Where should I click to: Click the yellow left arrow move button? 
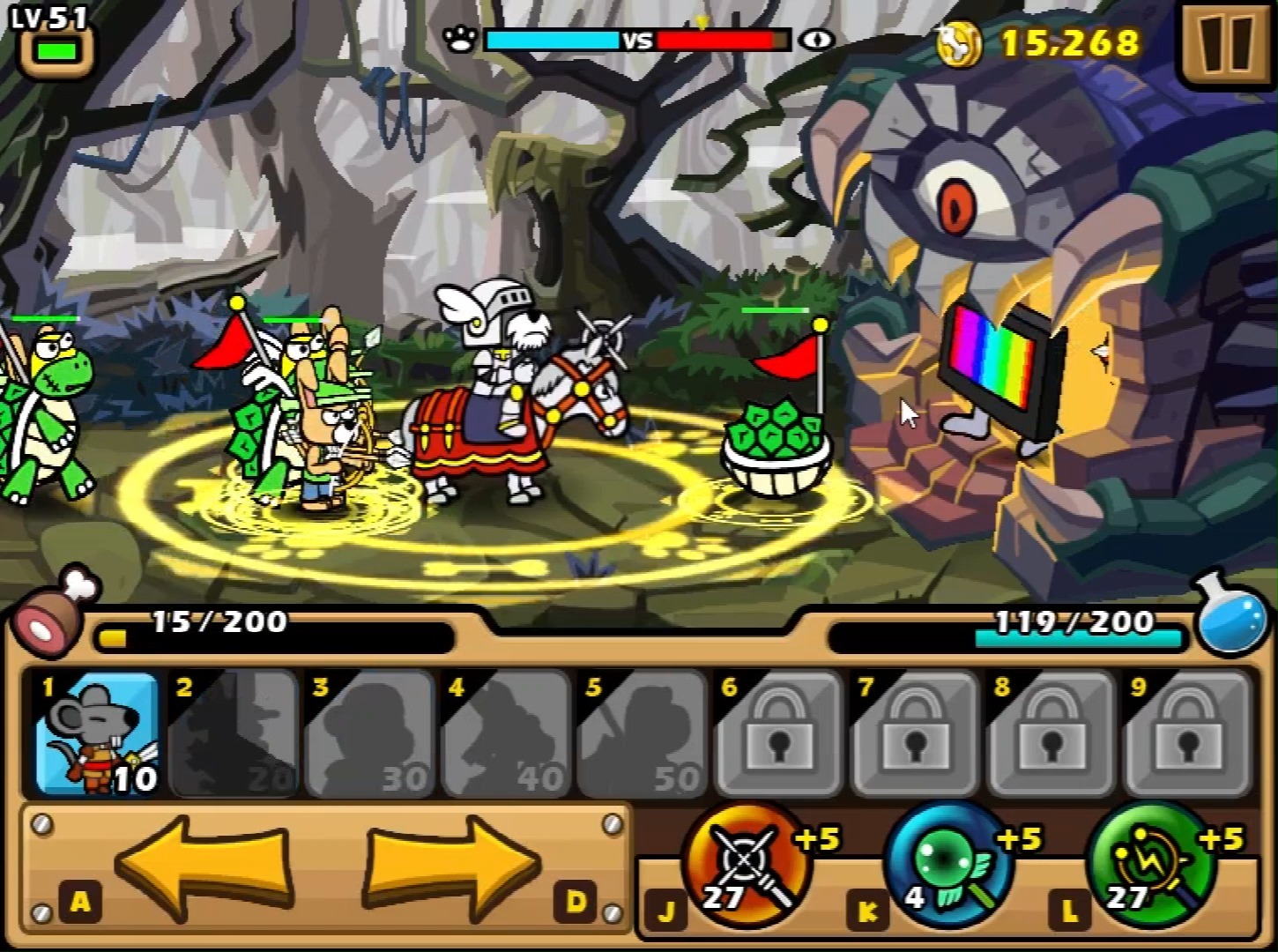pyautogui.click(x=204, y=865)
